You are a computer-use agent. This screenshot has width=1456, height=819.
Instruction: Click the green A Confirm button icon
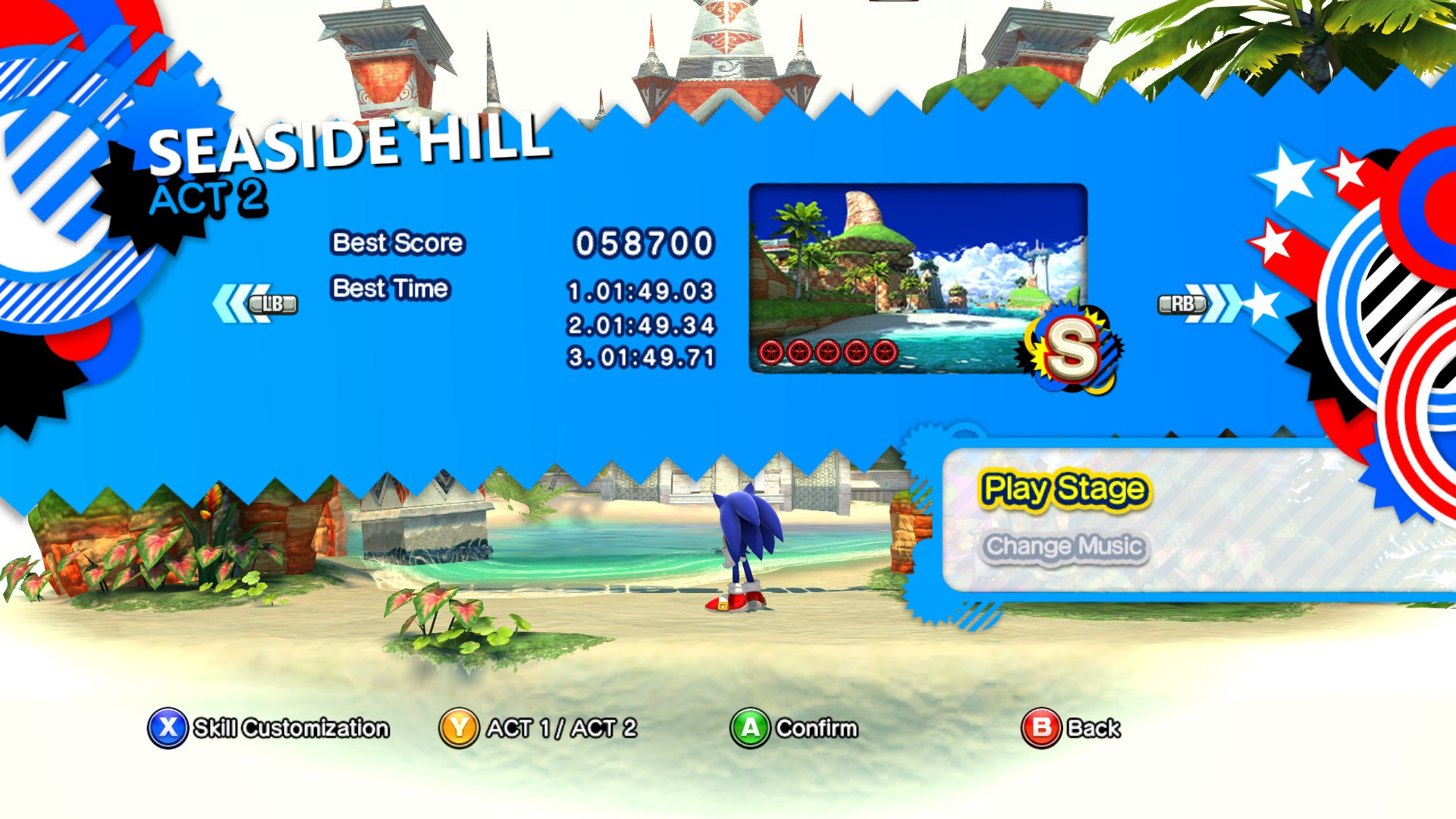point(749,727)
